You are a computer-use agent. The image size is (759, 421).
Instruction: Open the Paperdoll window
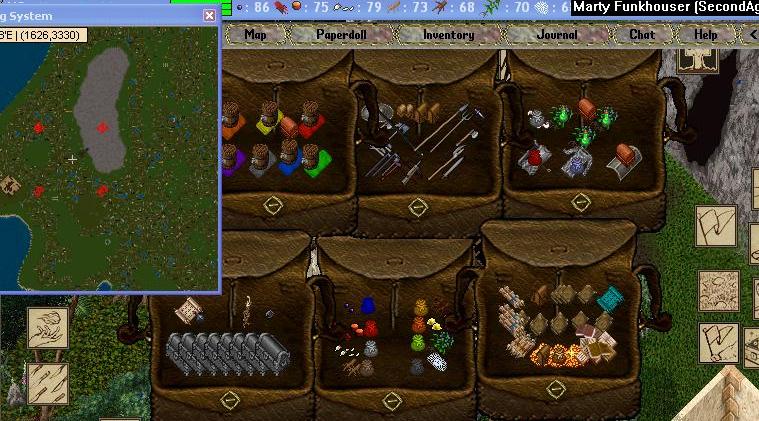pos(342,34)
